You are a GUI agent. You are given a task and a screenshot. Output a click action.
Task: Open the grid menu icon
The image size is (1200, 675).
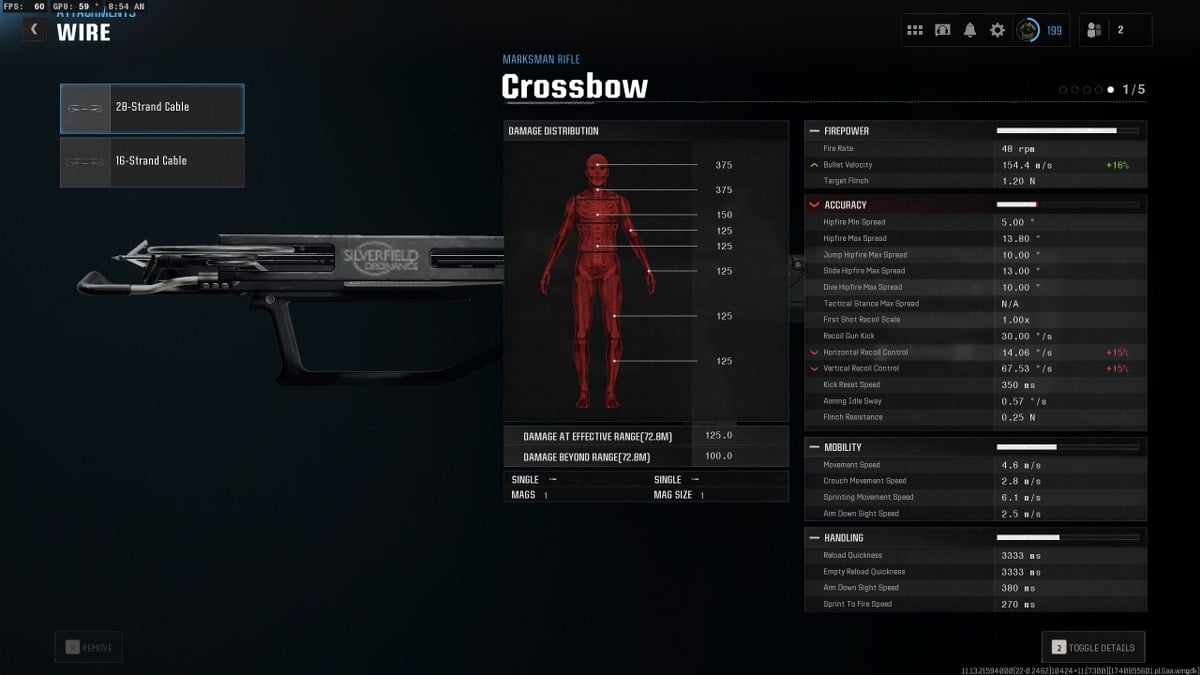pyautogui.click(x=915, y=30)
